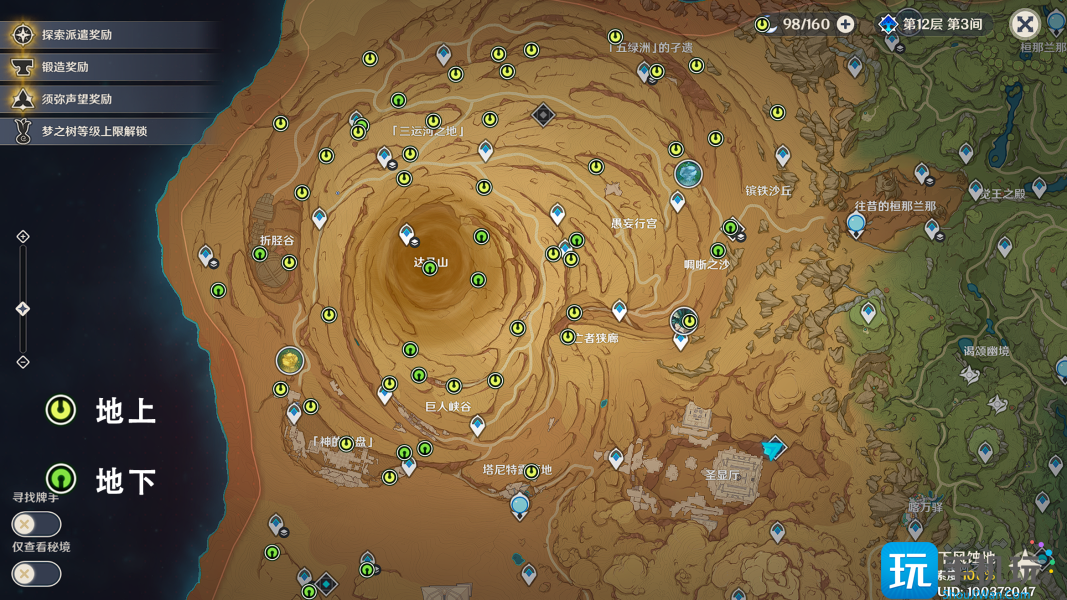Toggle the 寻找牌手 switch
This screenshot has height=600, width=1067.
(36, 524)
